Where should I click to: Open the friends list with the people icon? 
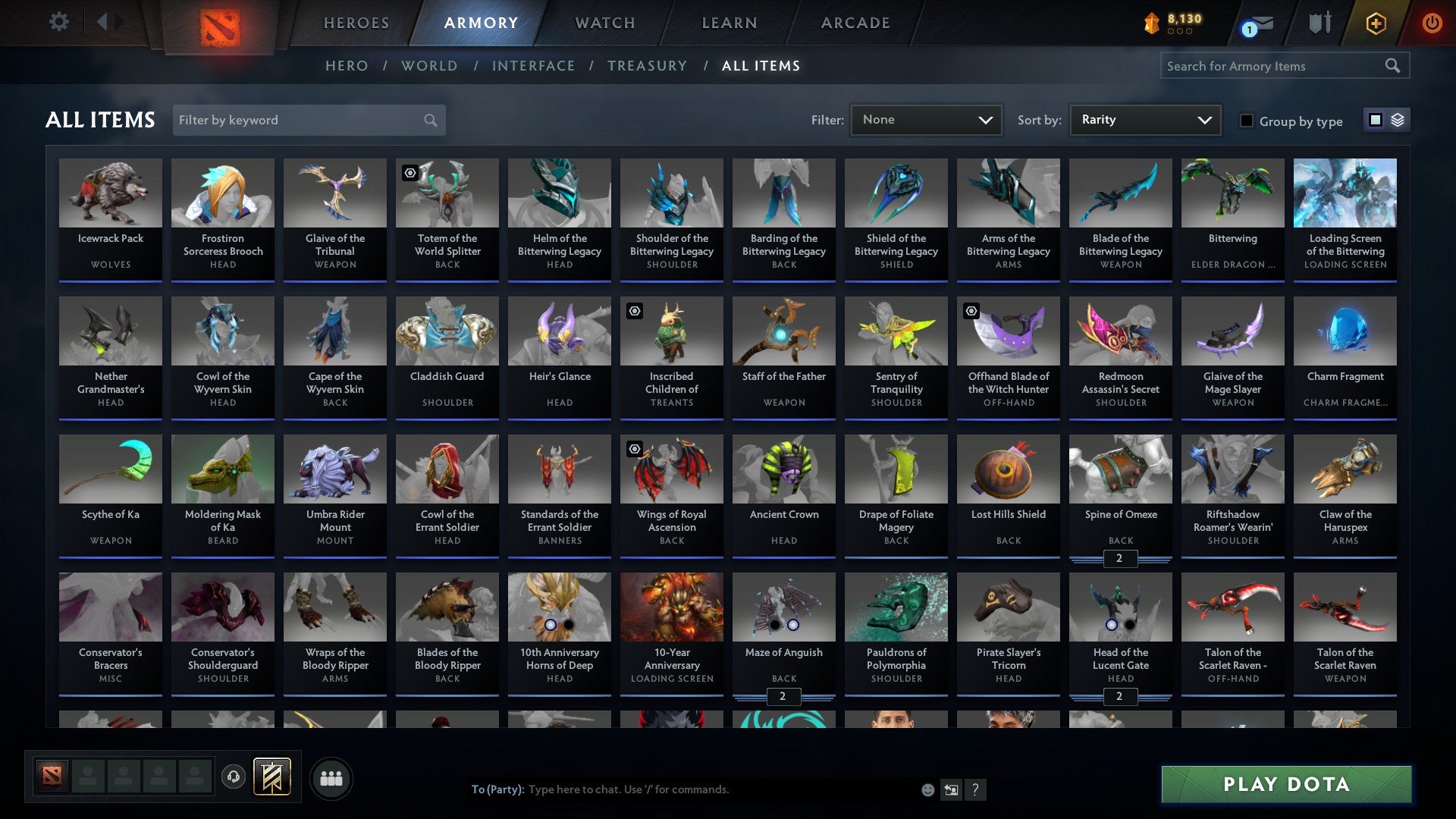pos(331,777)
